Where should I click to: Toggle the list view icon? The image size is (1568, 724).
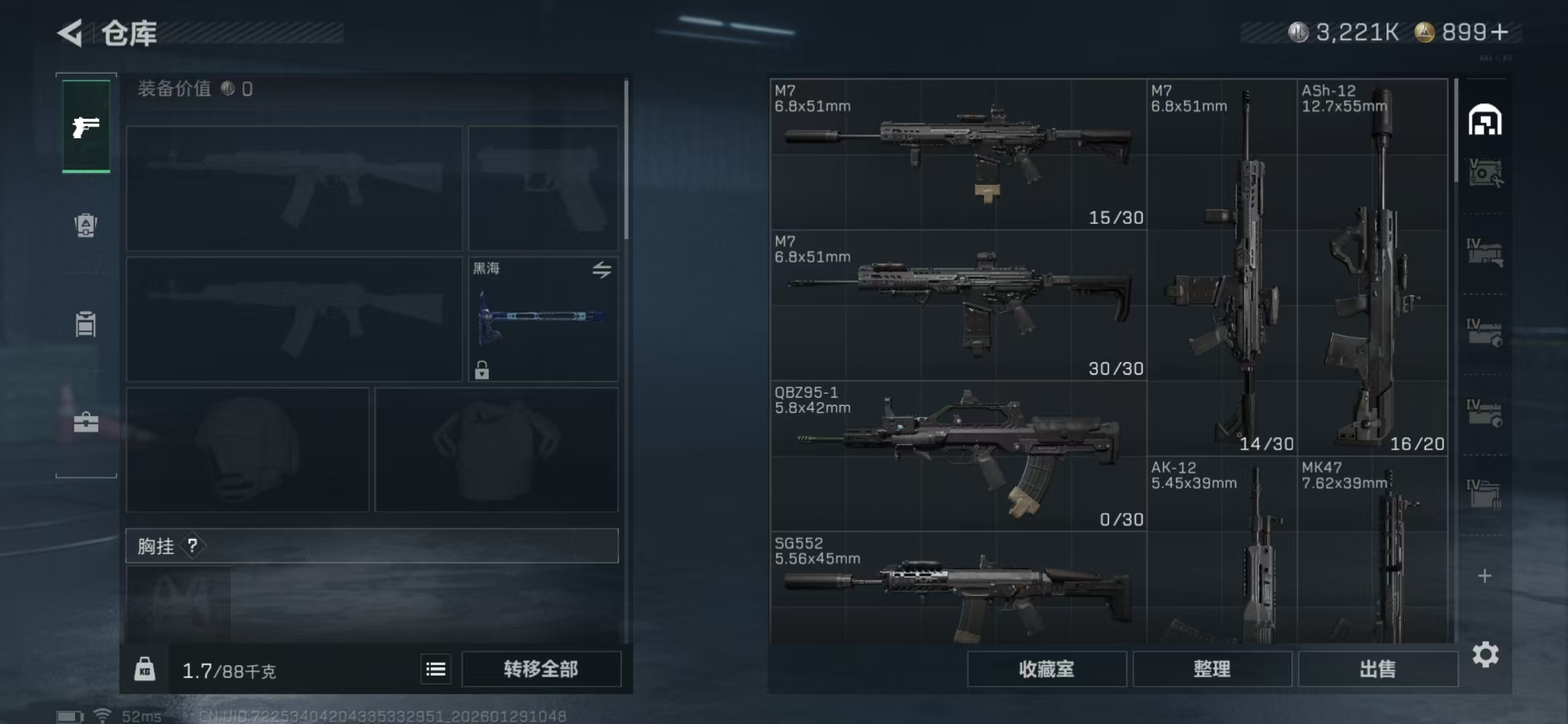click(436, 669)
